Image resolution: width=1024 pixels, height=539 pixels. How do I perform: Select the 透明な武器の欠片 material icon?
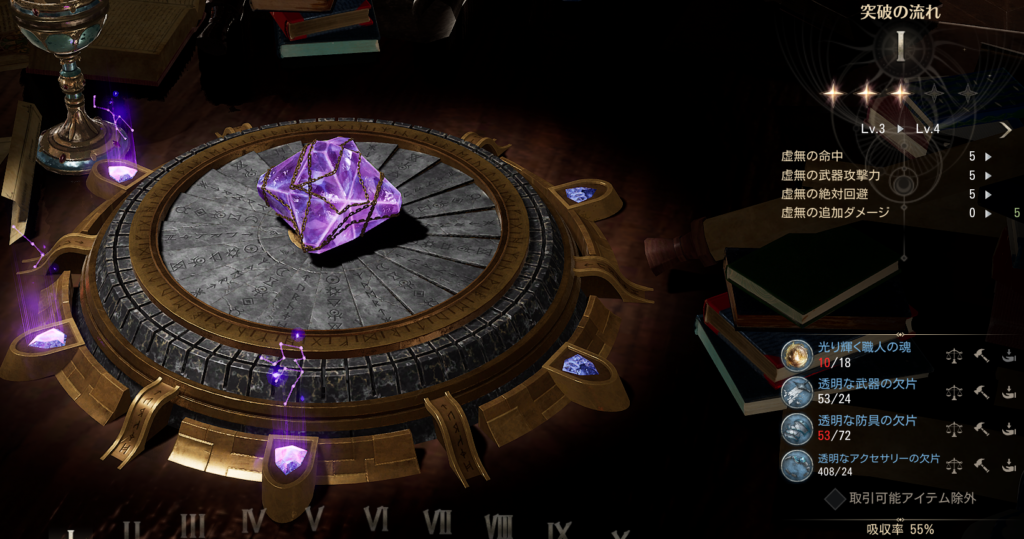coord(797,391)
